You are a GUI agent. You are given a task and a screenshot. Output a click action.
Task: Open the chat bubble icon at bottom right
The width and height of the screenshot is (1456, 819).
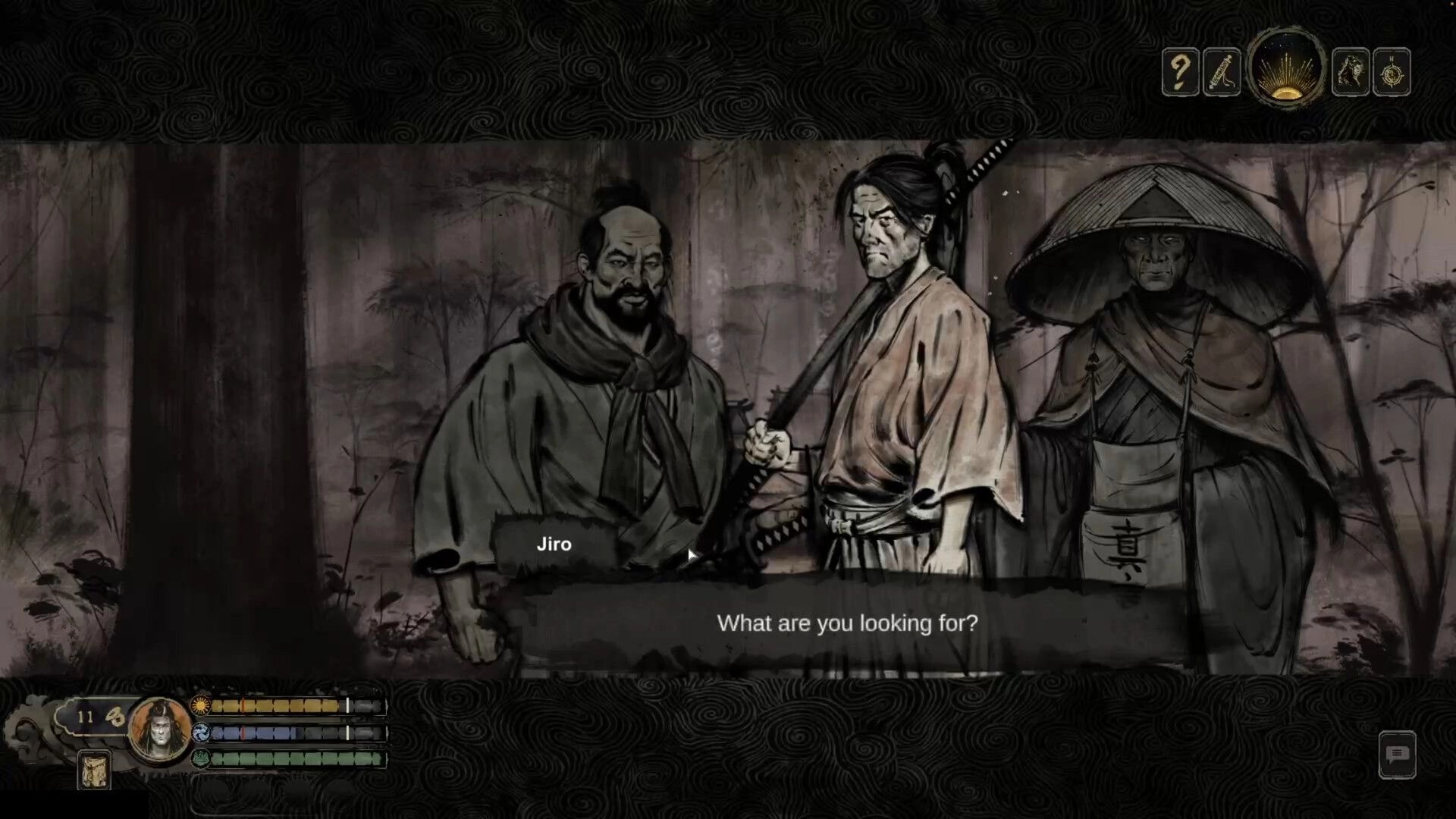tap(1398, 755)
